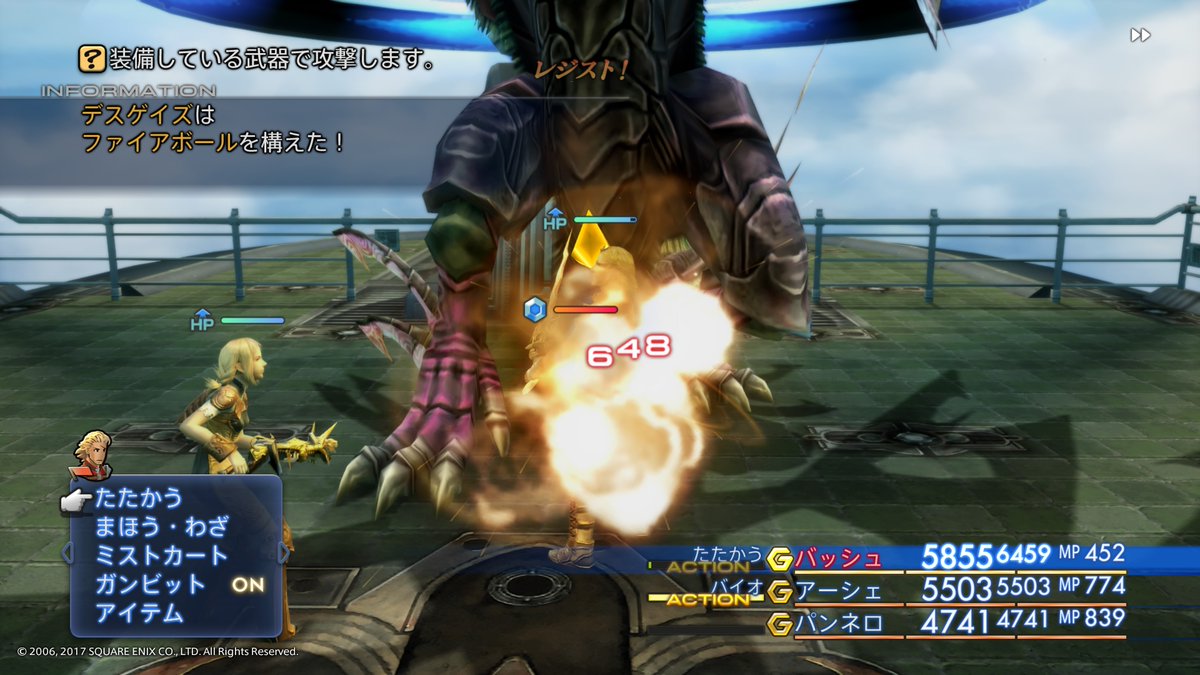Image resolution: width=1200 pixels, height=675 pixels.
Task: Click the fast-forward speed icon
Action: [x=1140, y=36]
